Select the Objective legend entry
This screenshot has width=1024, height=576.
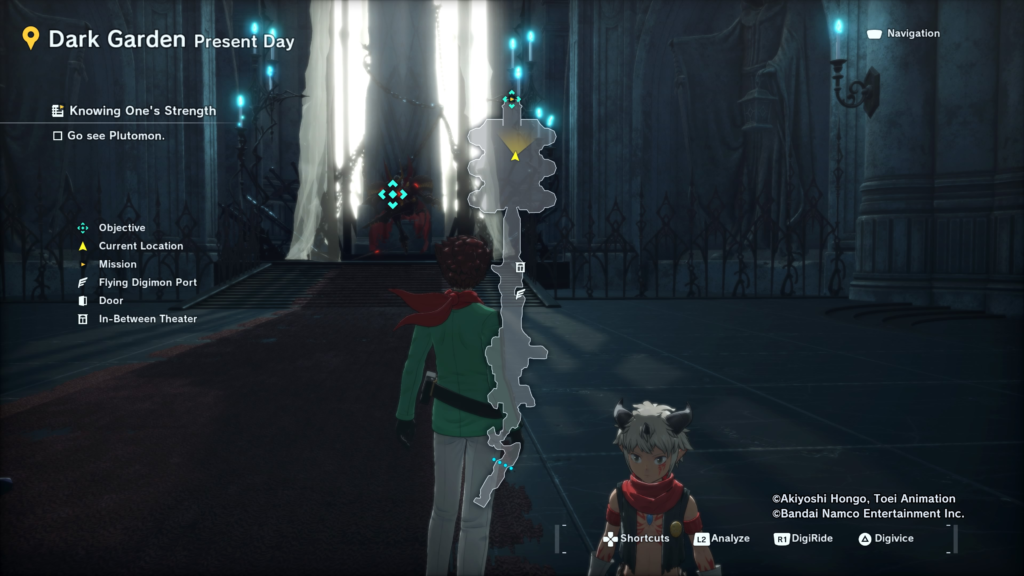[121, 228]
